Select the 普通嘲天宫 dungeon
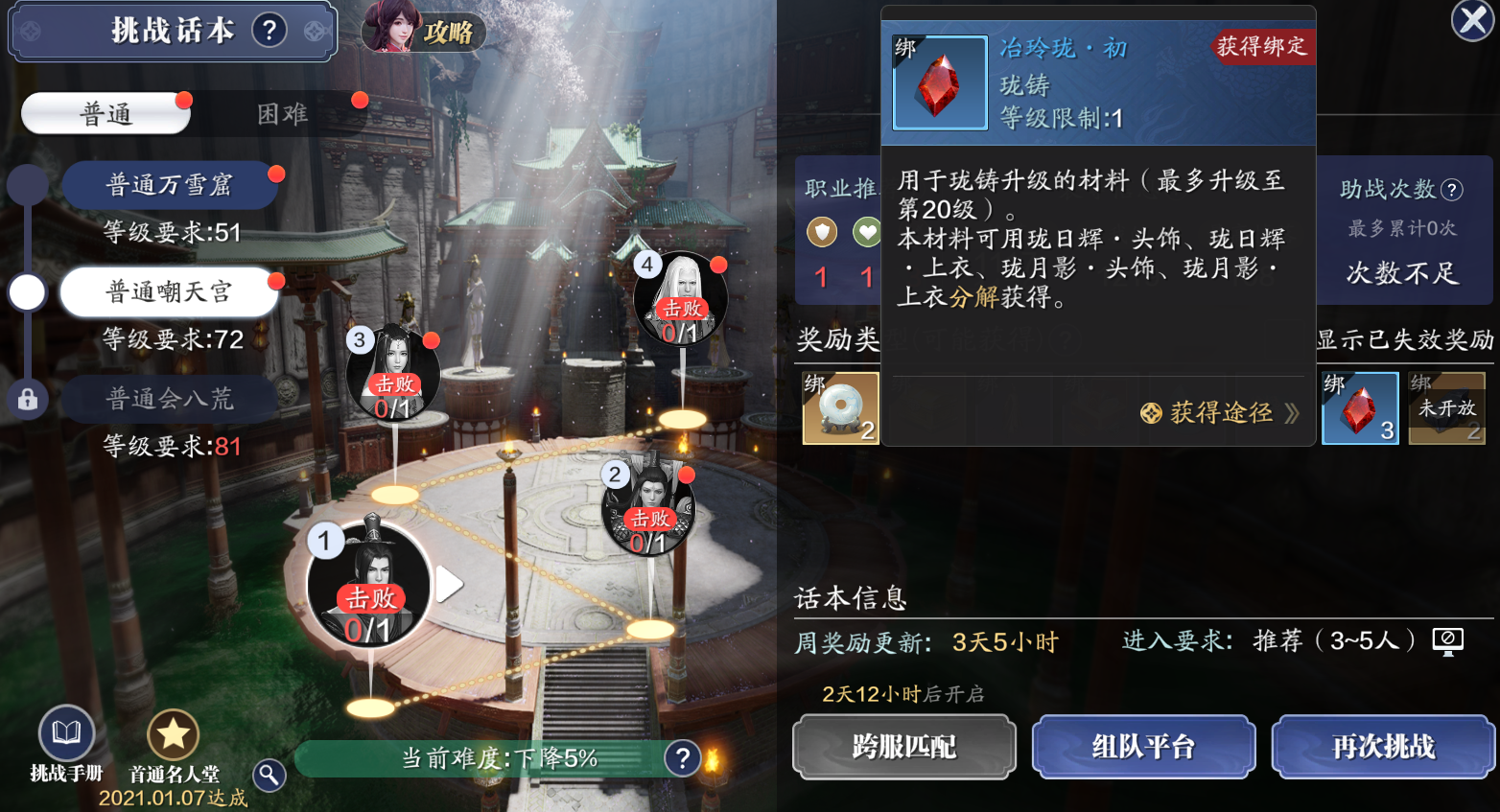The height and width of the screenshot is (812, 1500). point(170,291)
